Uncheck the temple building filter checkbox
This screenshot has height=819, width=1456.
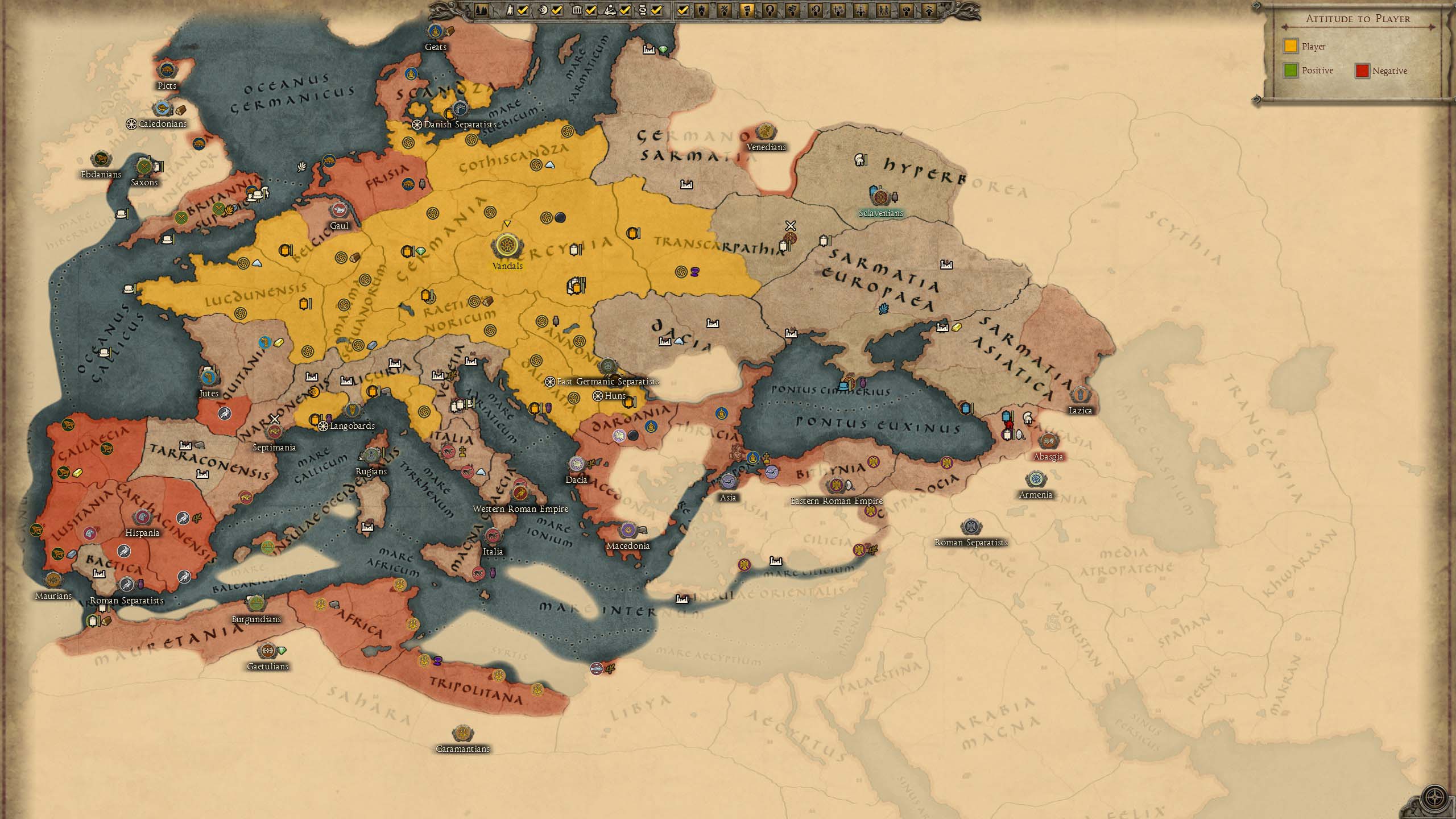(x=591, y=10)
